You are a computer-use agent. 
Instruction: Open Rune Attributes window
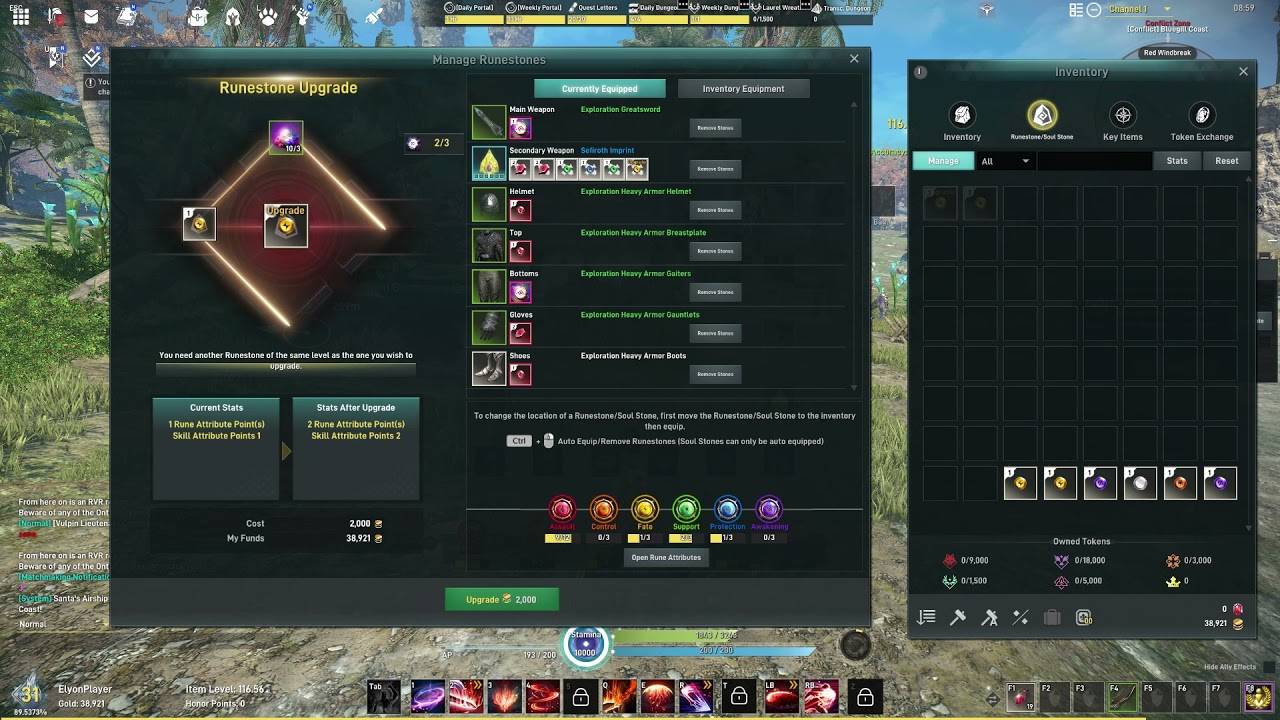pyautogui.click(x=666, y=558)
